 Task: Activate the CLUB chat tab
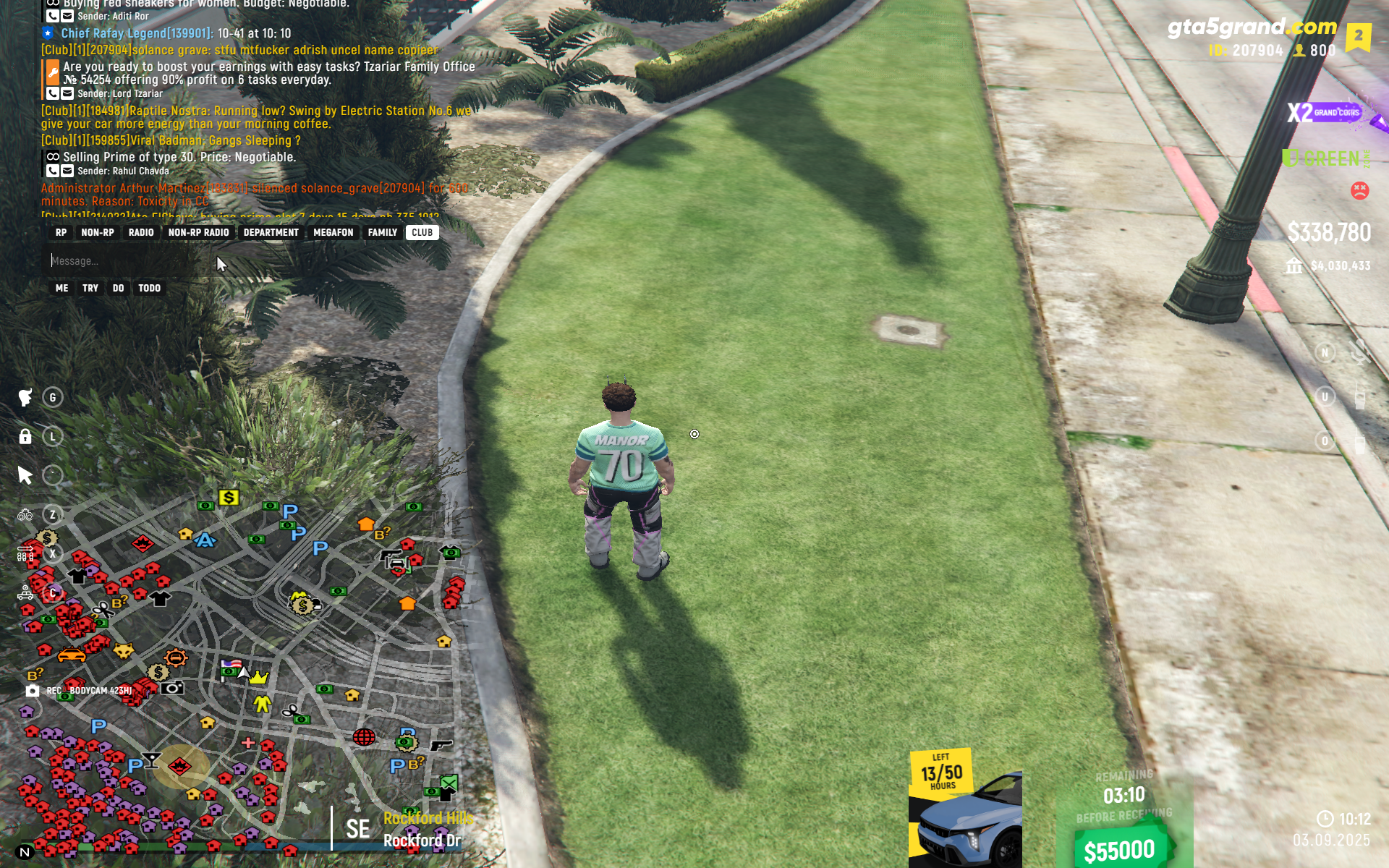pos(422,232)
